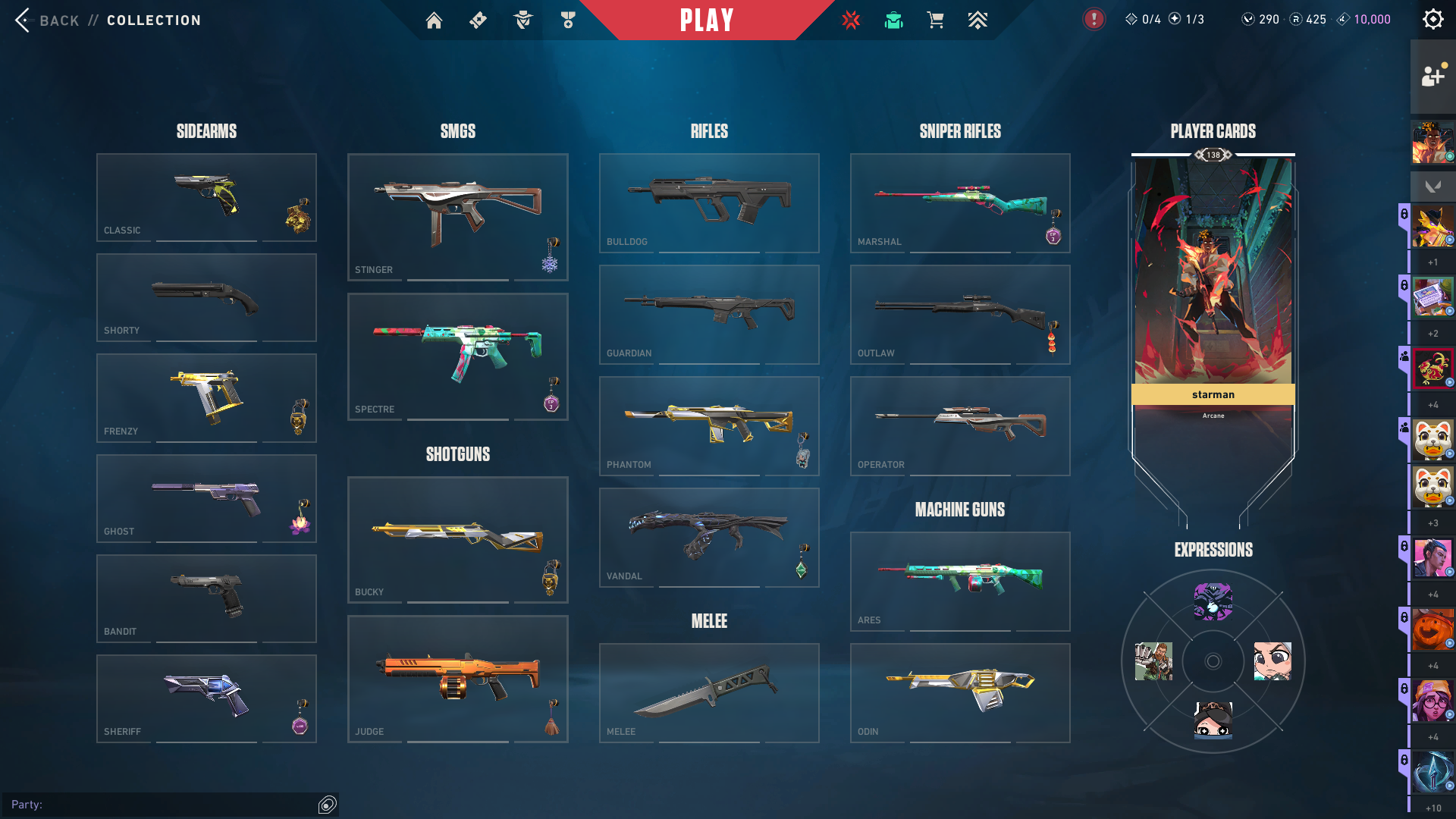Viewport: 1456px width, 819px height.
Task: Open the settings gear
Action: pos(1432,20)
